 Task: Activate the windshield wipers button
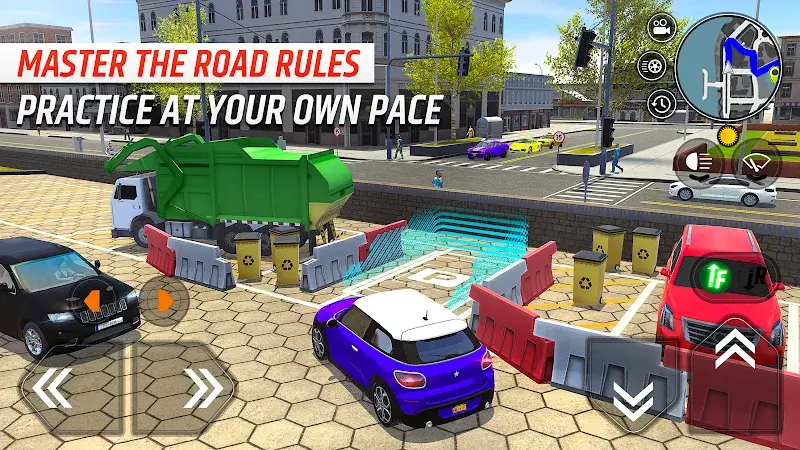pos(755,162)
